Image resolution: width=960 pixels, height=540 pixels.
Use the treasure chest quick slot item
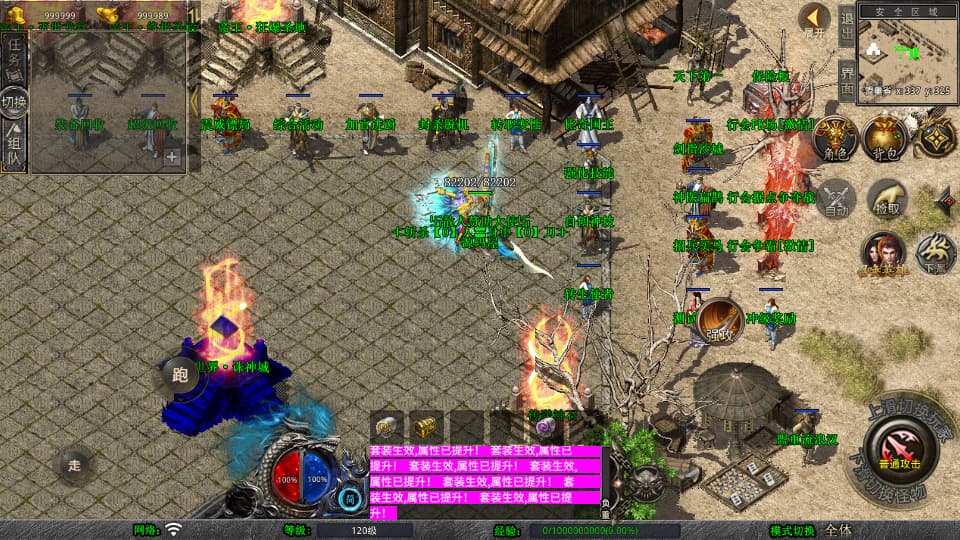coord(427,425)
